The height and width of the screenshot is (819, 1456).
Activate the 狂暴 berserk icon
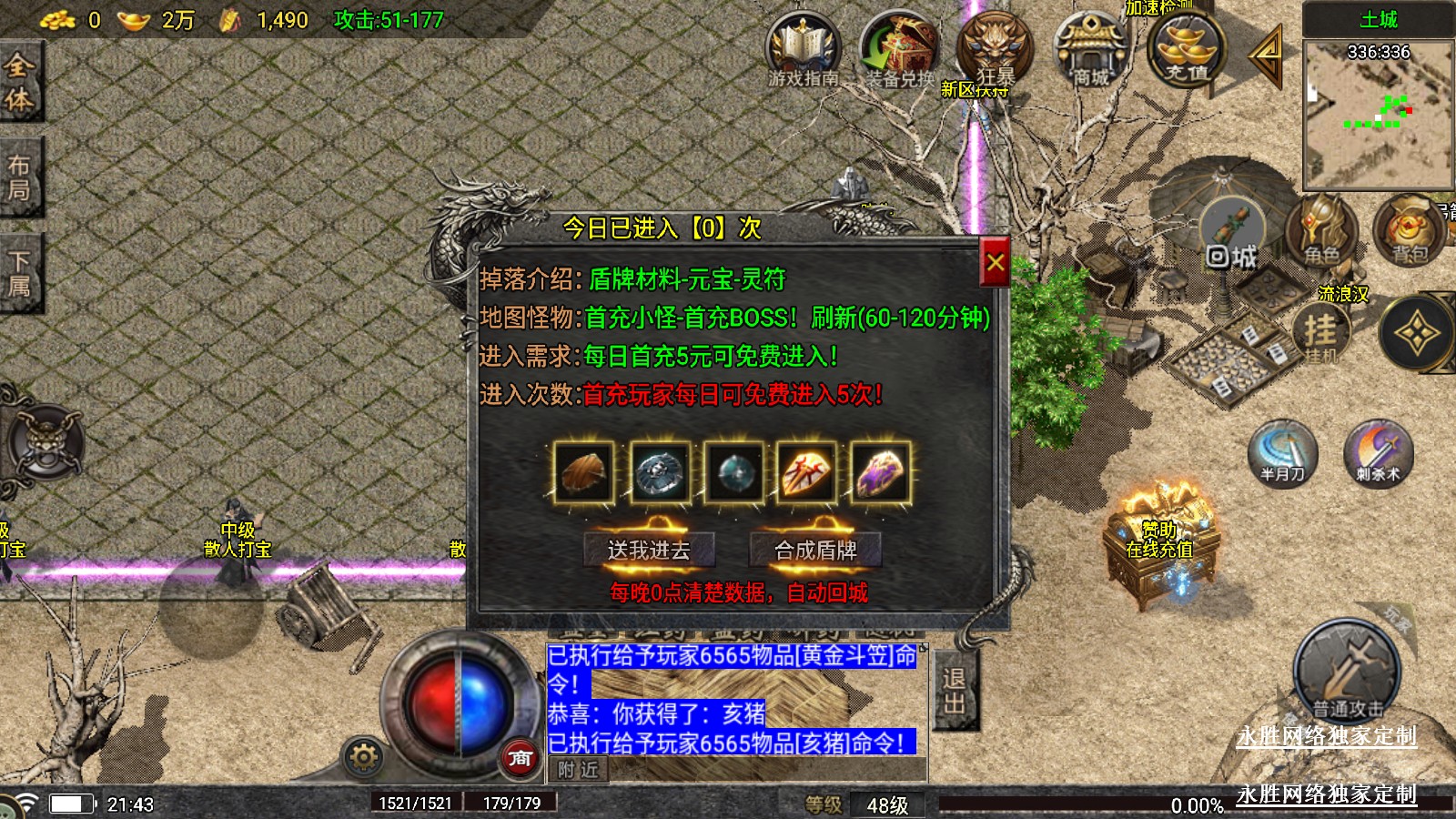click(995, 51)
